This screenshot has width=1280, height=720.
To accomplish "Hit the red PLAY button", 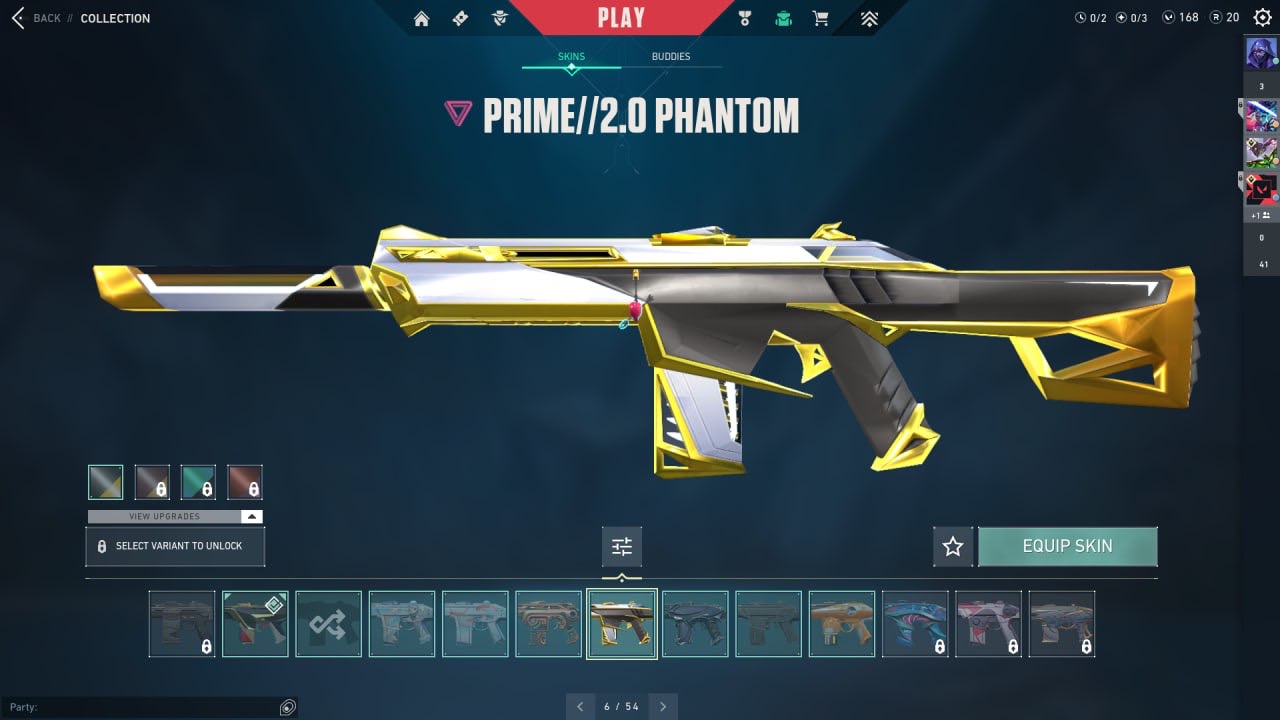I will coord(621,17).
